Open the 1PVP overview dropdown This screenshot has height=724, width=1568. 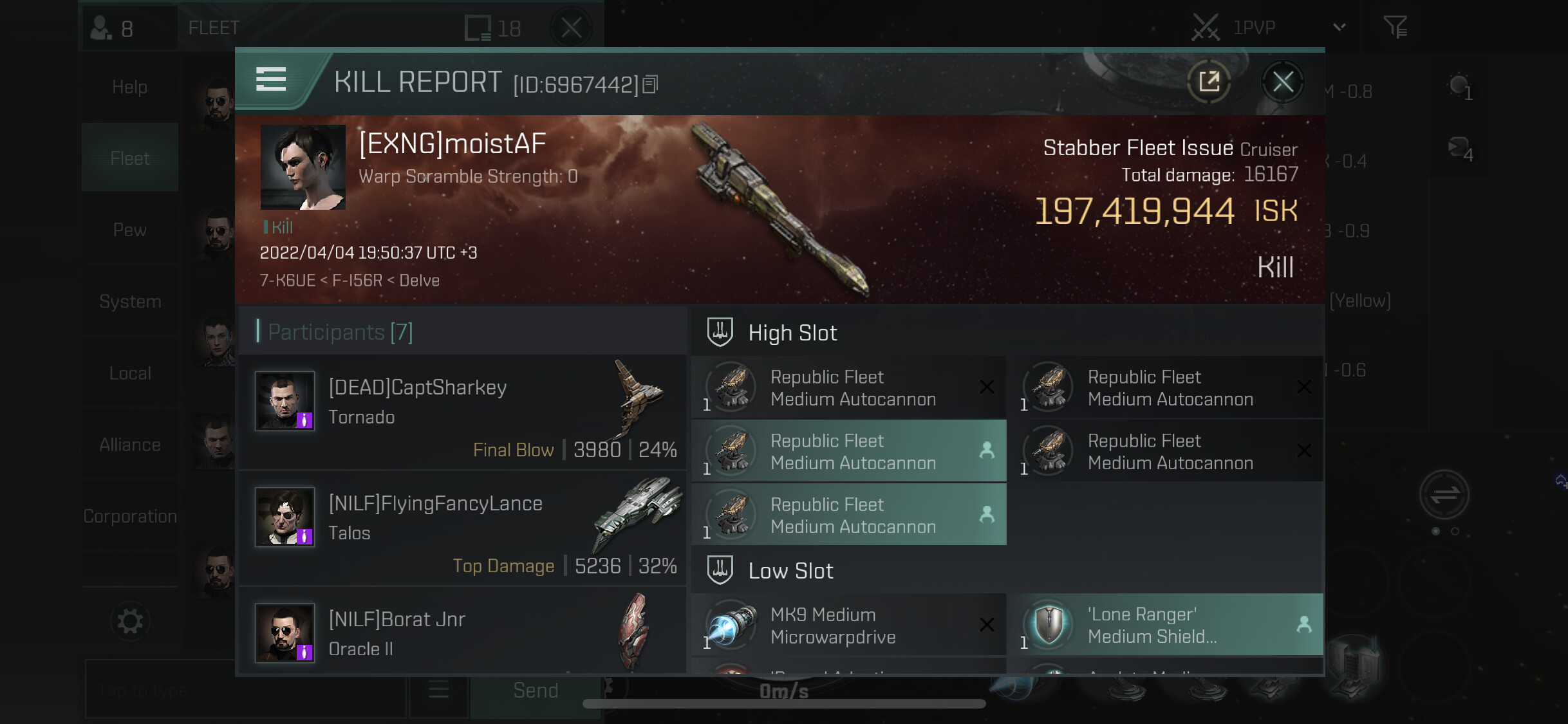click(x=1339, y=27)
